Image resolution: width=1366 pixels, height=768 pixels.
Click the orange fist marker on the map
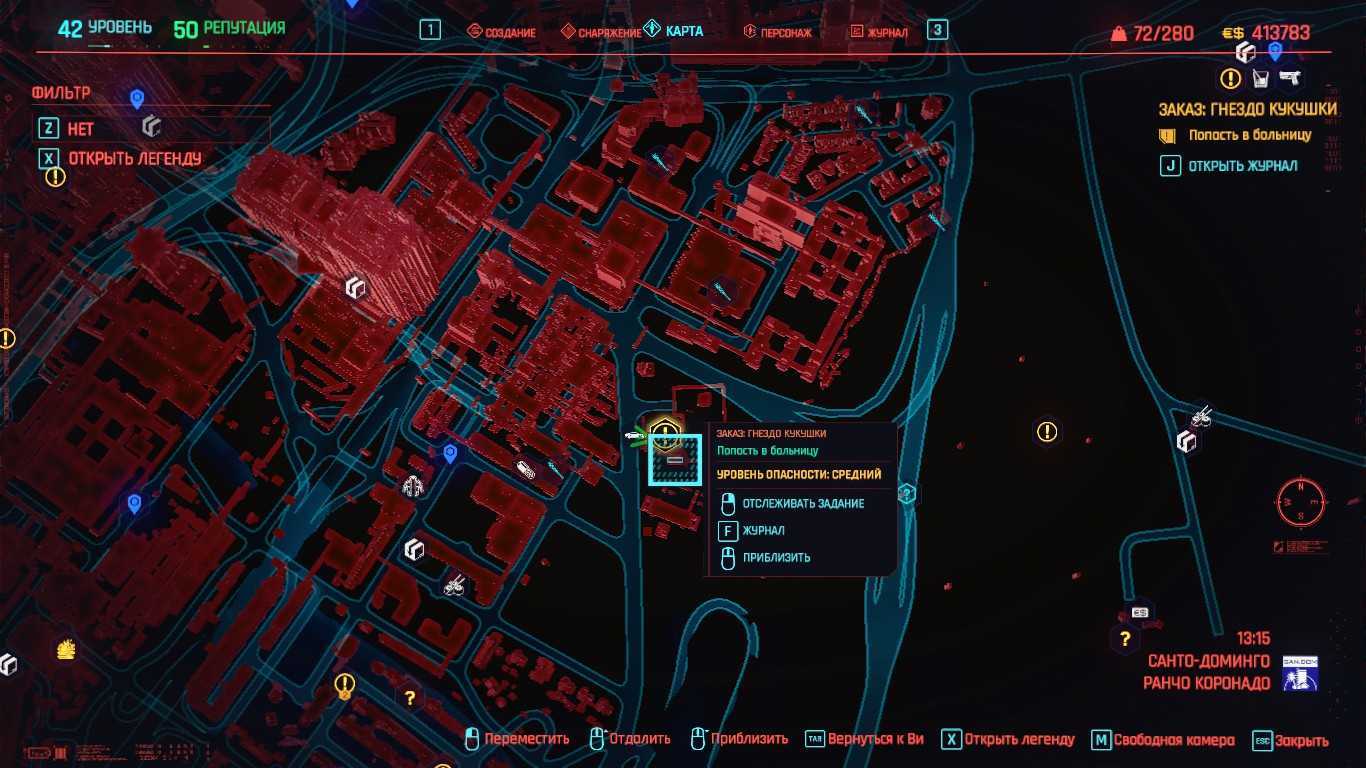66,650
